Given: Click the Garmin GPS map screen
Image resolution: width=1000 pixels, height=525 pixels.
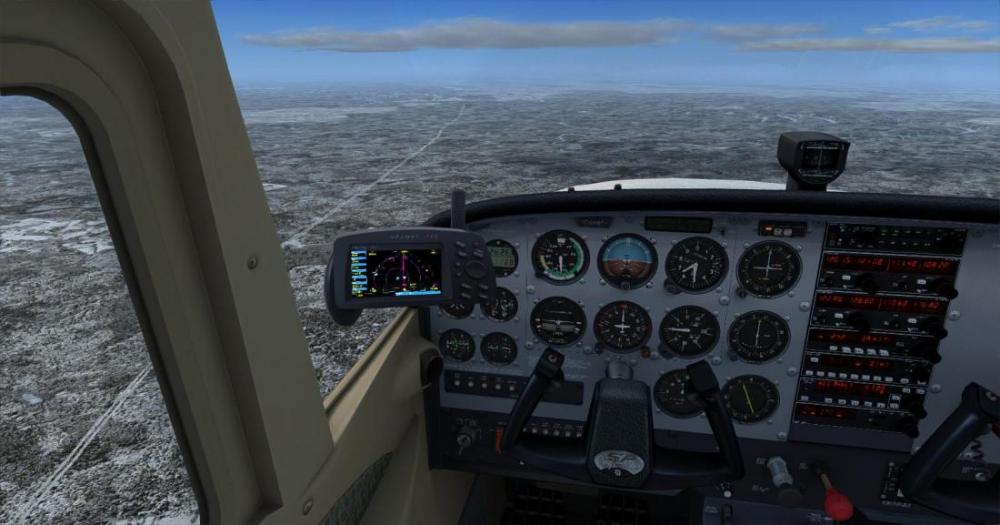Looking at the screenshot, I should click(x=396, y=270).
